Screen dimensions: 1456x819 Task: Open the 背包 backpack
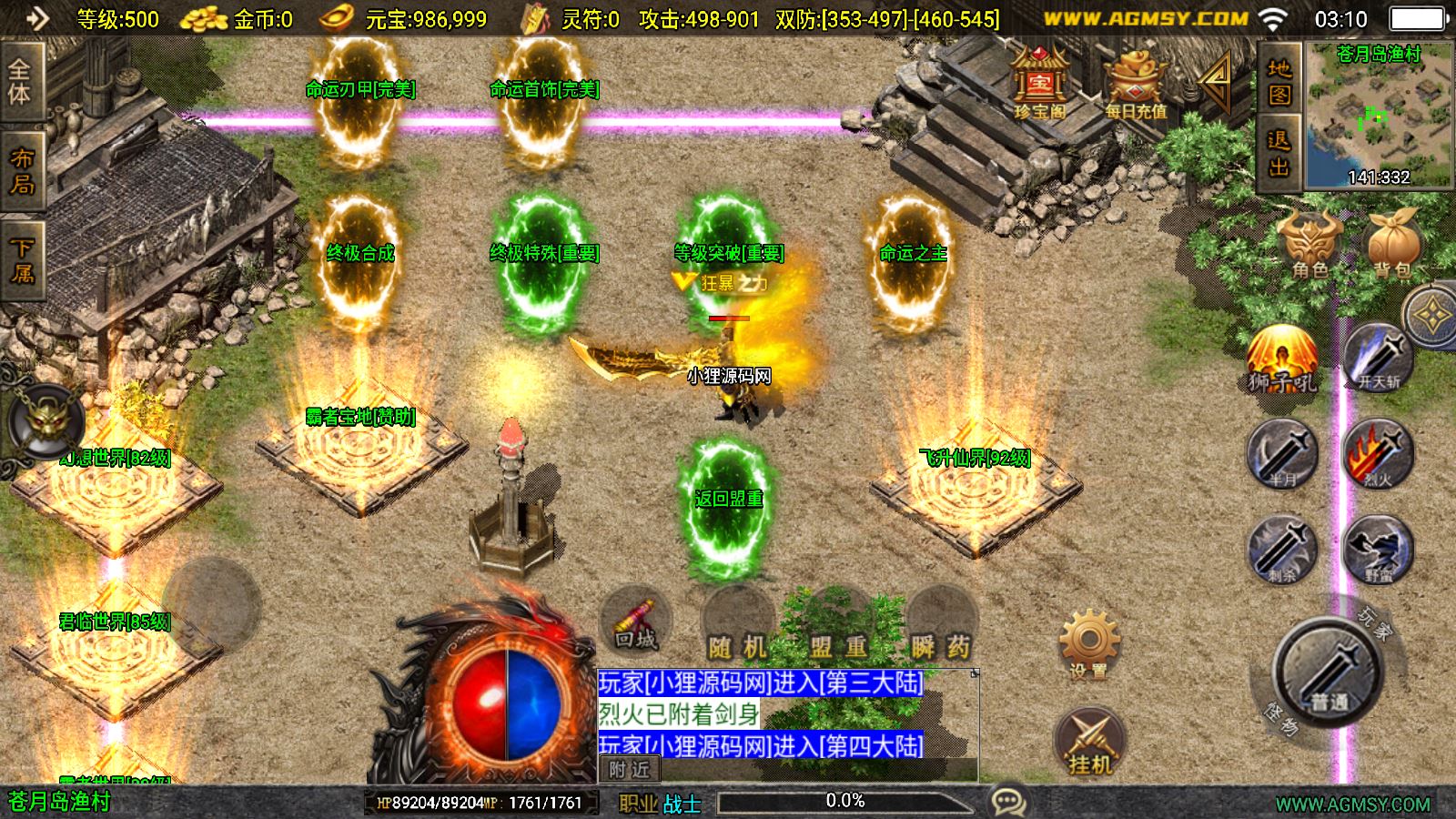(x=1391, y=244)
